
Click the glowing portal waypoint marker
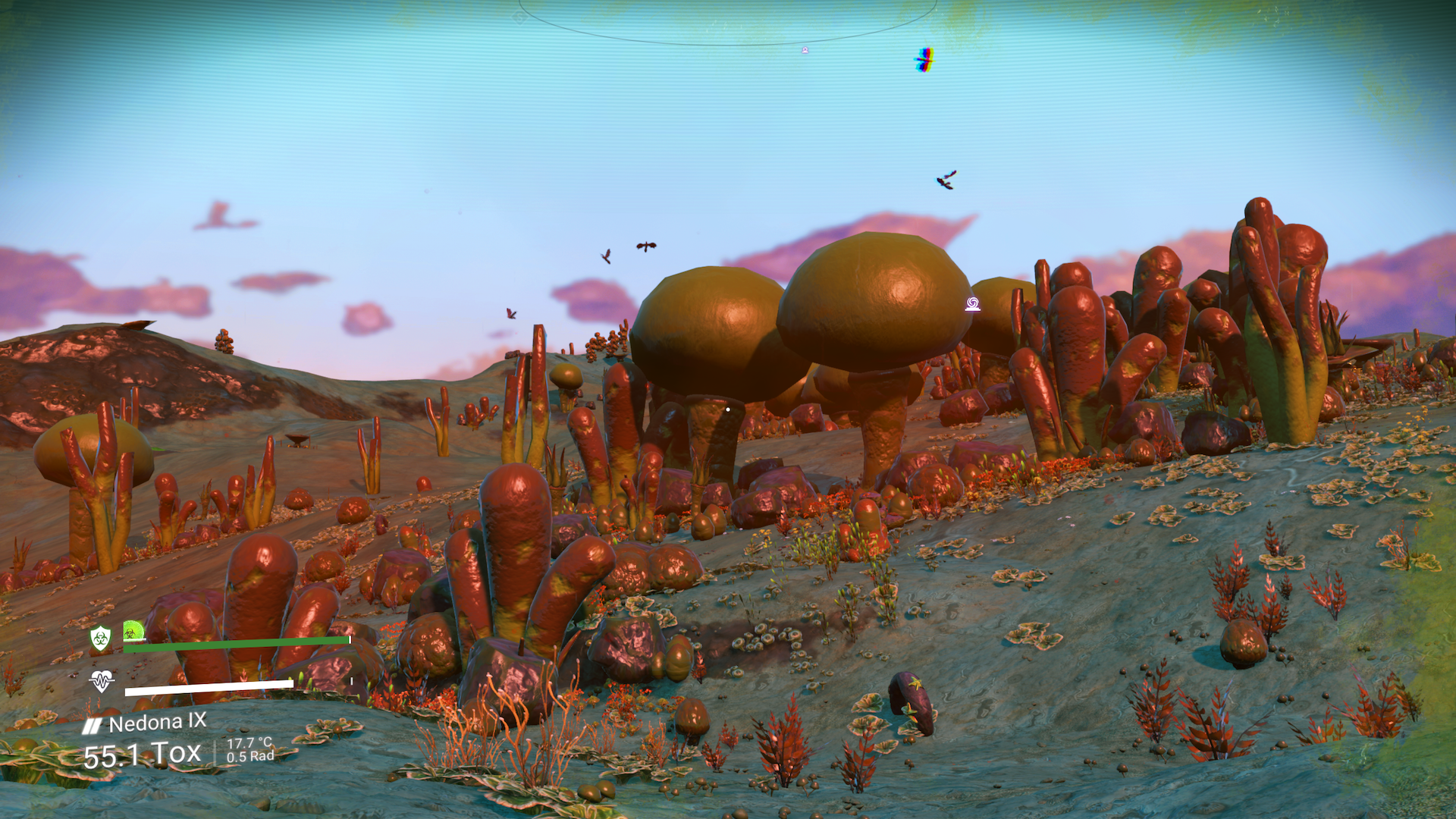click(973, 303)
